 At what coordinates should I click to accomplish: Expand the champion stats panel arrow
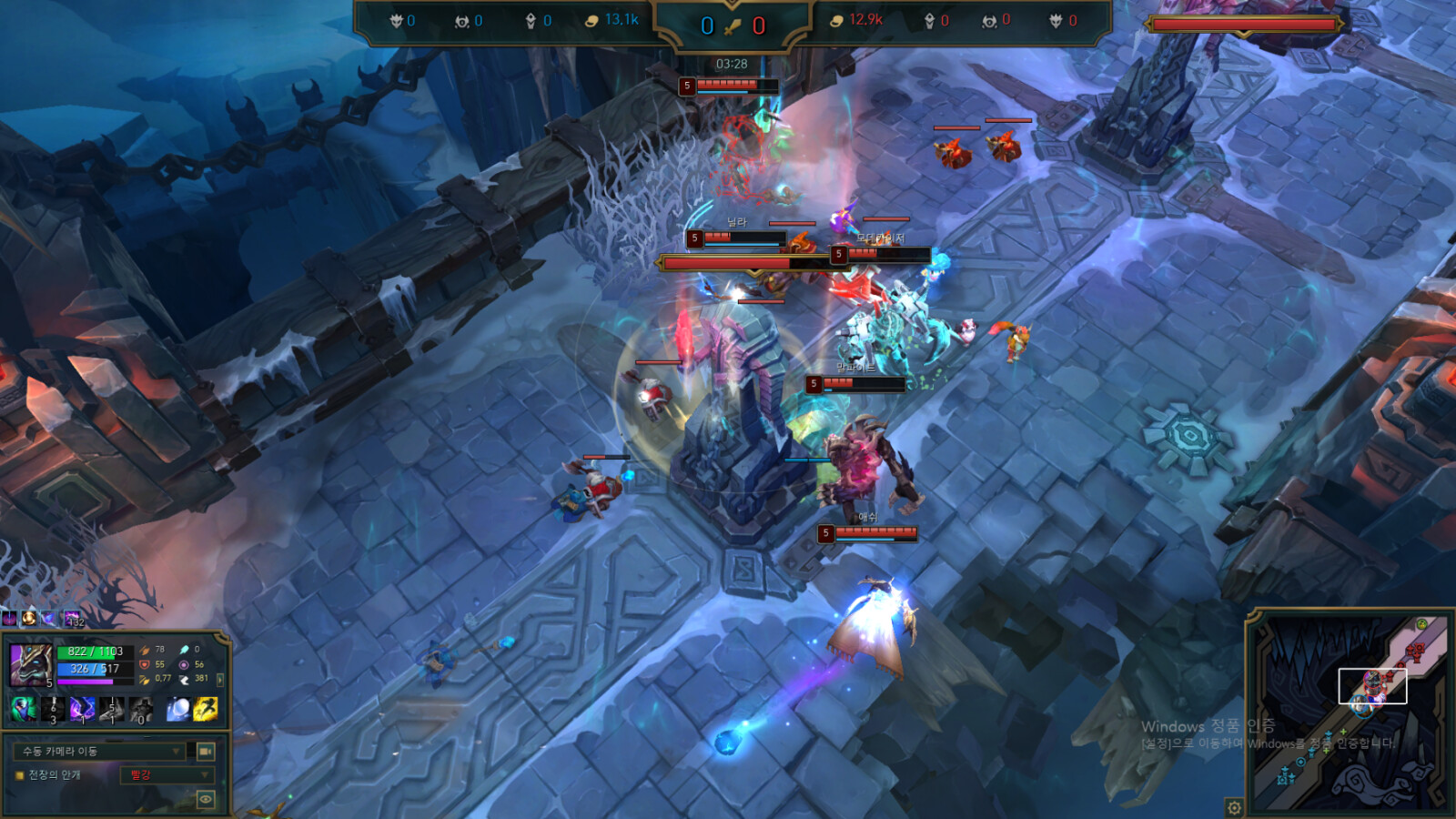pos(220,679)
